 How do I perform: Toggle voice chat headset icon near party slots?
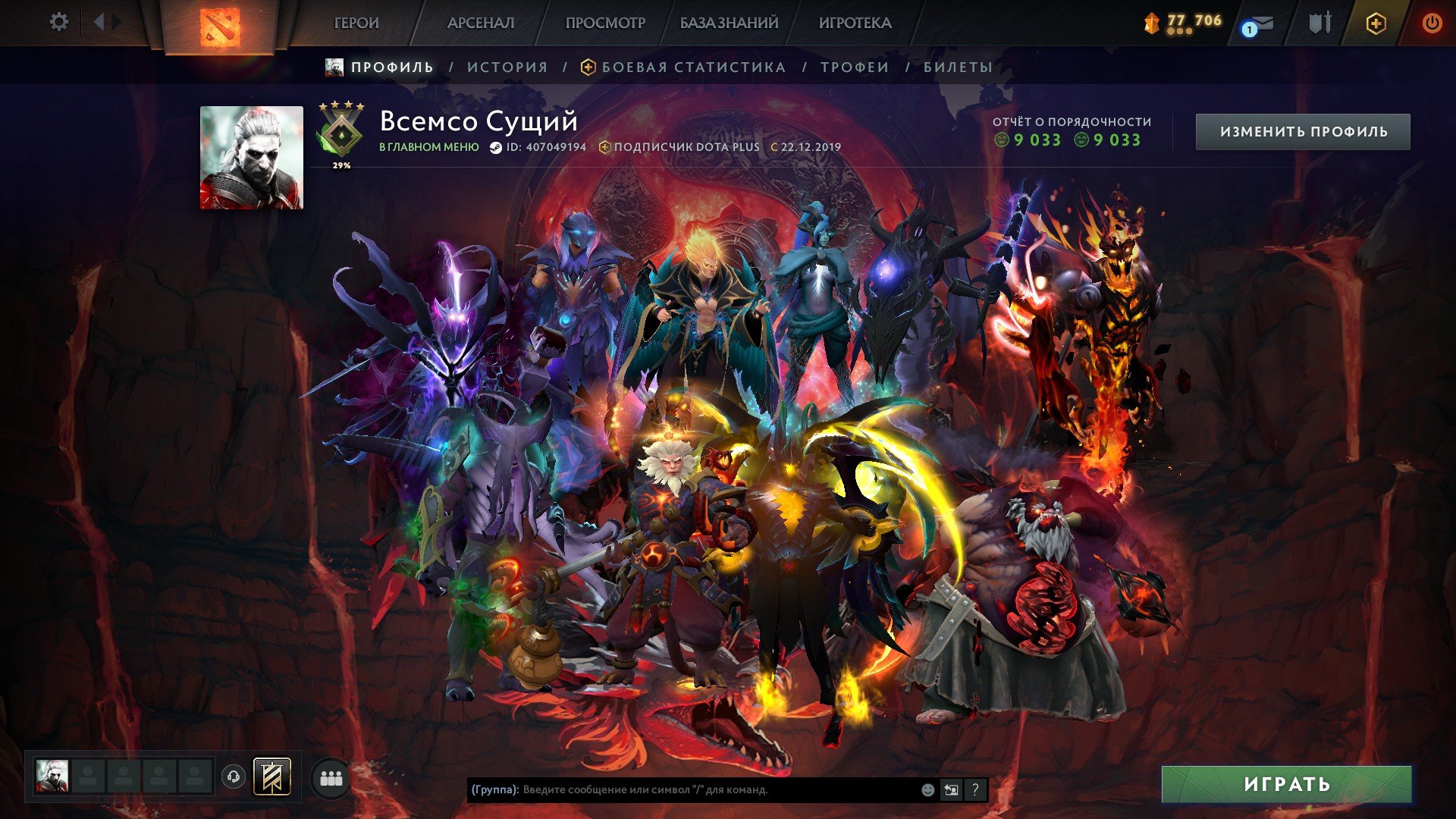pos(234,776)
